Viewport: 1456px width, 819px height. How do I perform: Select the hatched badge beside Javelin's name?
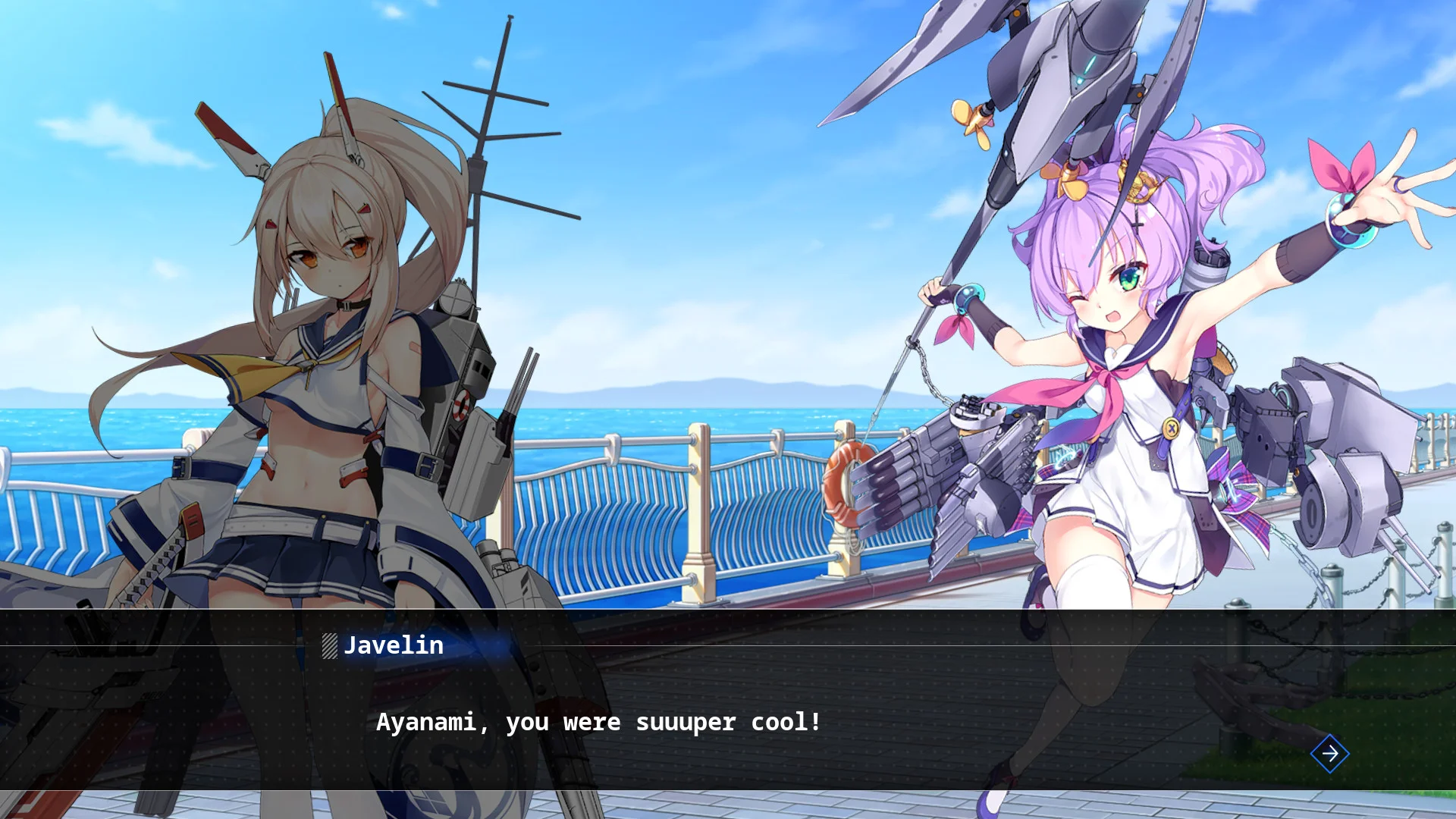point(329,647)
